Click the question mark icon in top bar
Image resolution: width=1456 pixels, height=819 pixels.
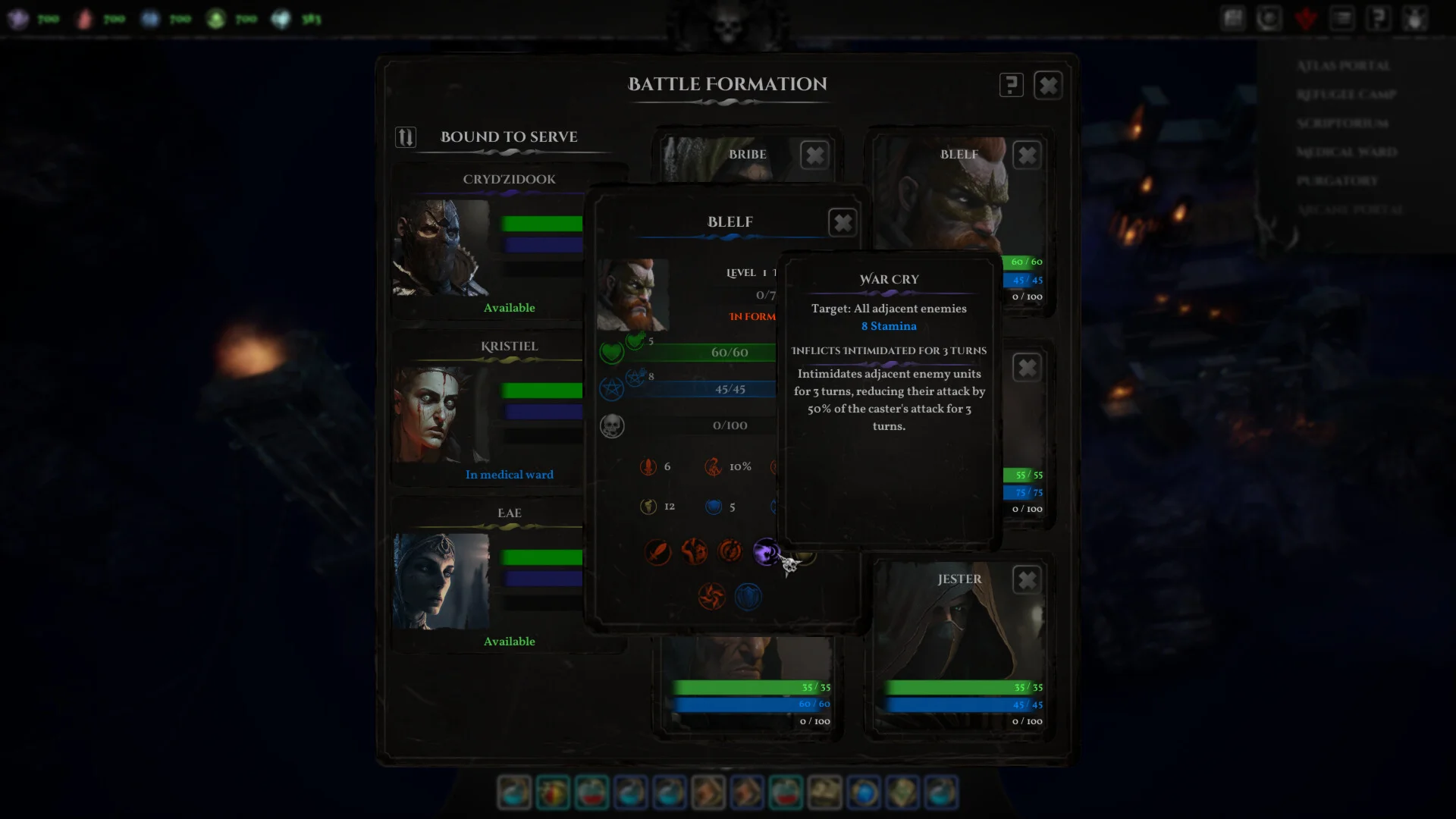[x=1378, y=18]
